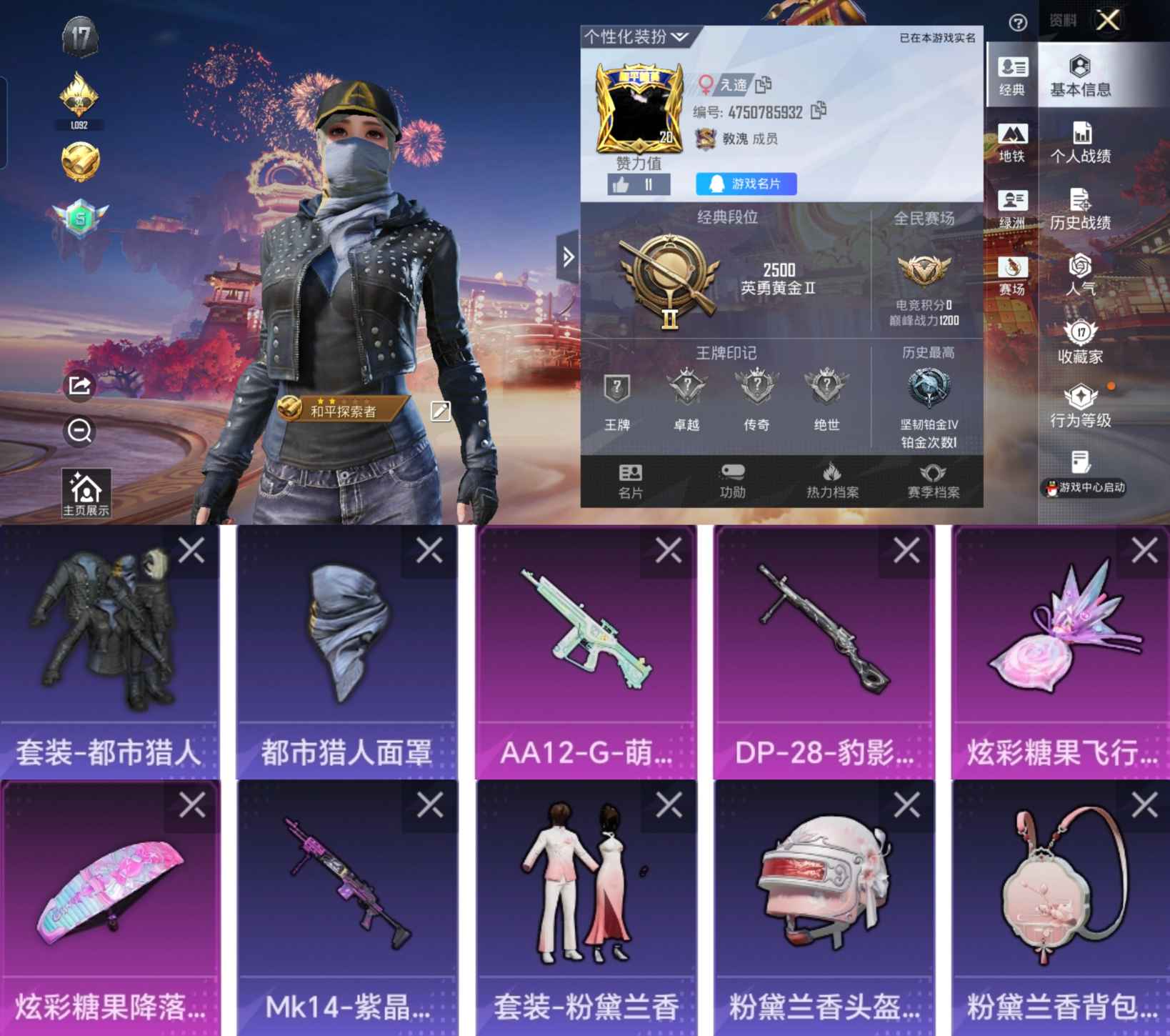Open the 个人战绩 personal stats panel
The width and height of the screenshot is (1170, 1036).
tap(1081, 143)
